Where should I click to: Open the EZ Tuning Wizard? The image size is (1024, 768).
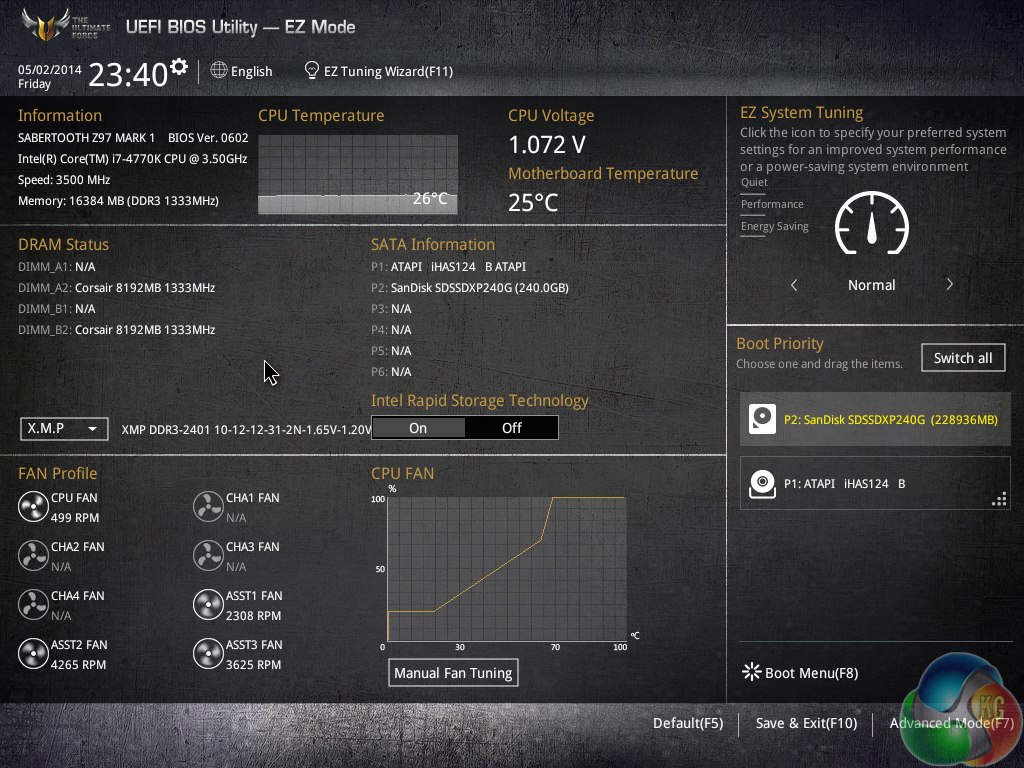[379, 71]
